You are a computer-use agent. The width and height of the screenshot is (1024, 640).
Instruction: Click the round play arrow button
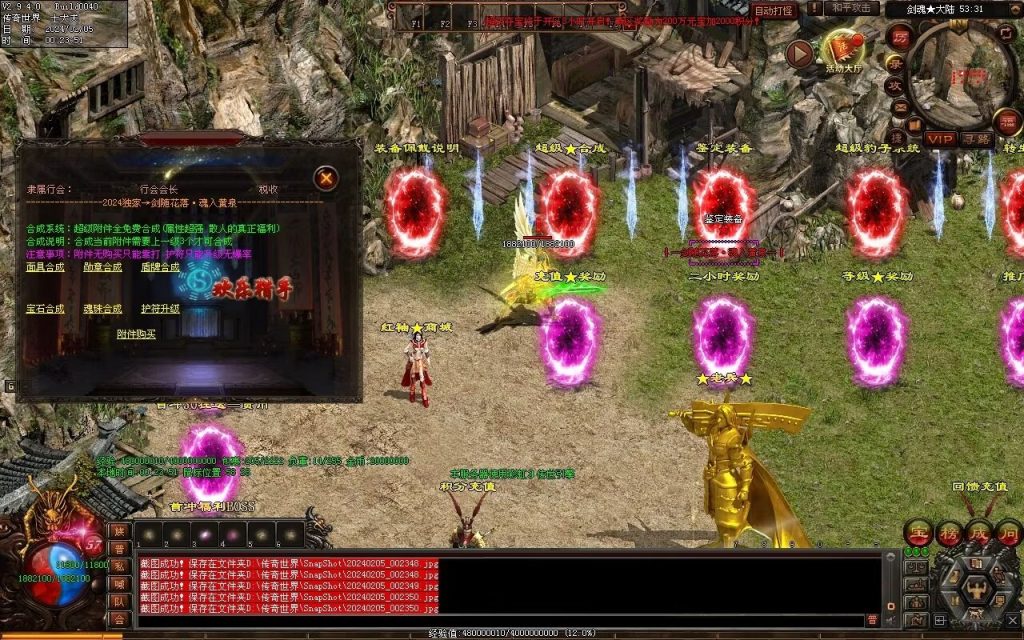799,54
